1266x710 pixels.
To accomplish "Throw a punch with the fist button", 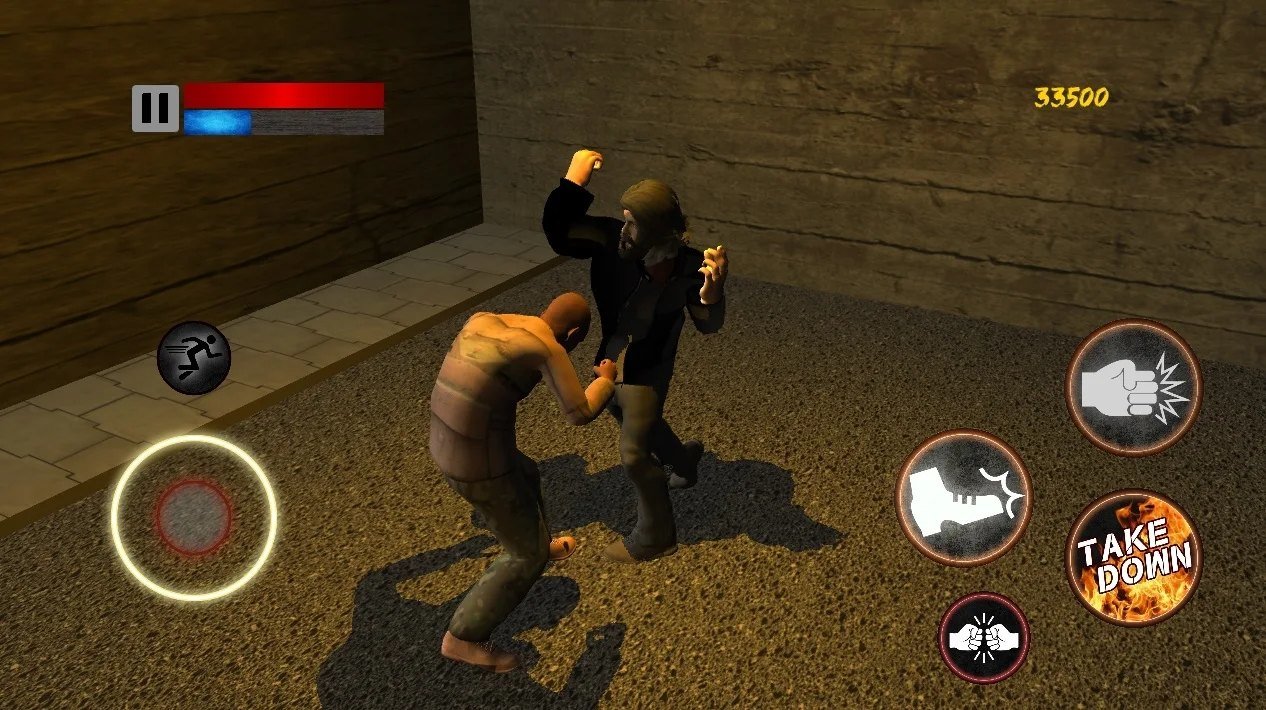I will 1133,387.
